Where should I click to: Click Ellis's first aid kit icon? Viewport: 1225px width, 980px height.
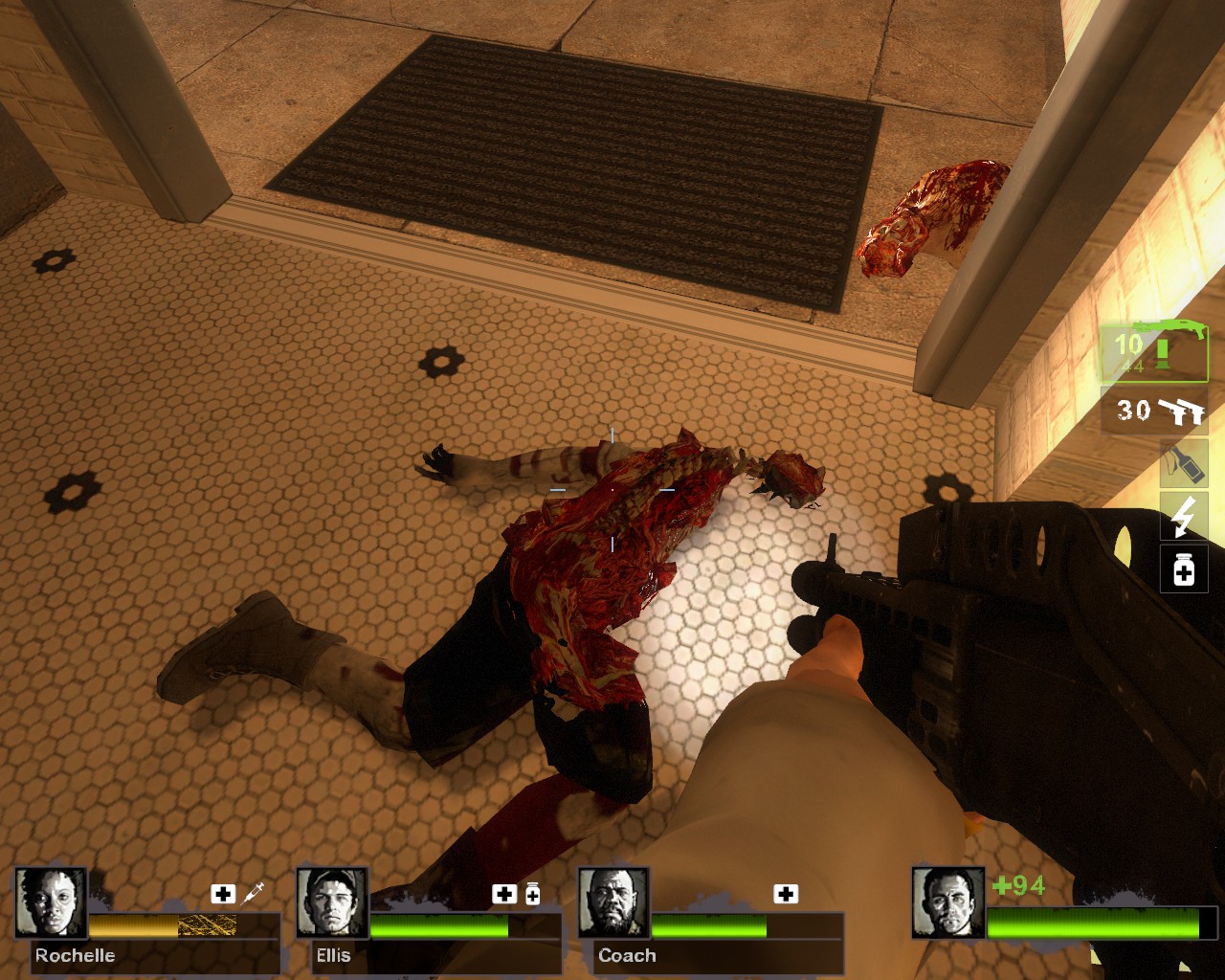[504, 894]
